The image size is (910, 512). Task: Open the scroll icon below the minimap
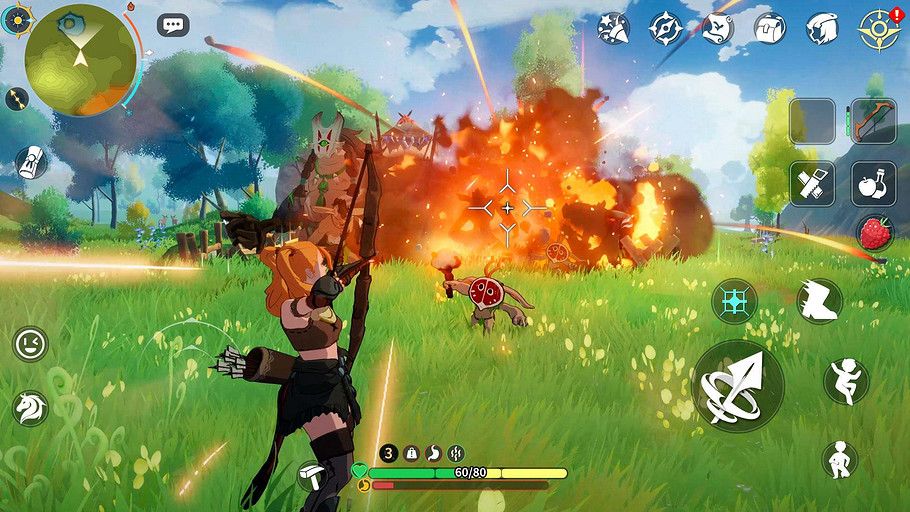click(x=32, y=162)
